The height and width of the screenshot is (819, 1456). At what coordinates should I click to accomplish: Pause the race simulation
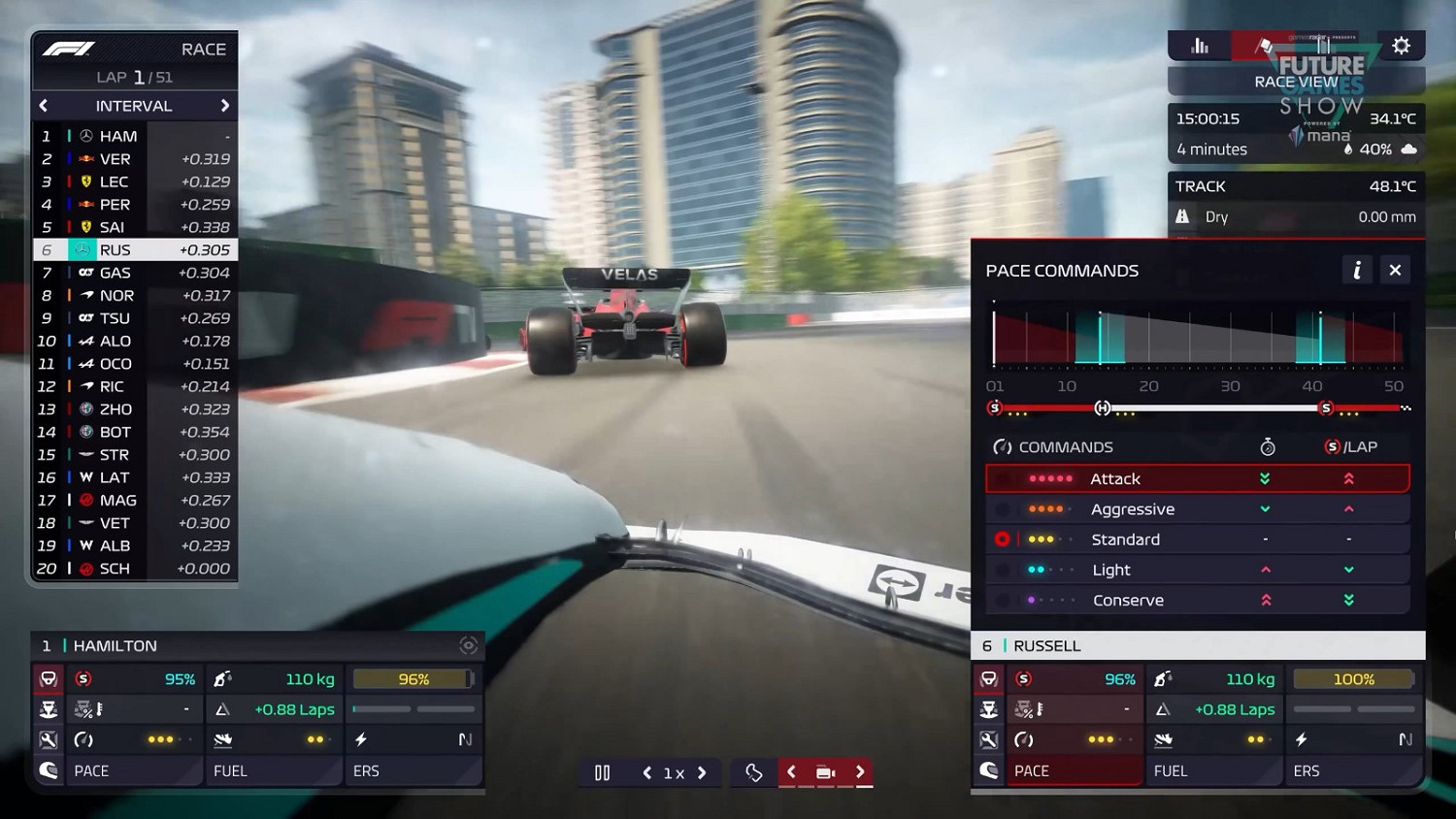(602, 772)
